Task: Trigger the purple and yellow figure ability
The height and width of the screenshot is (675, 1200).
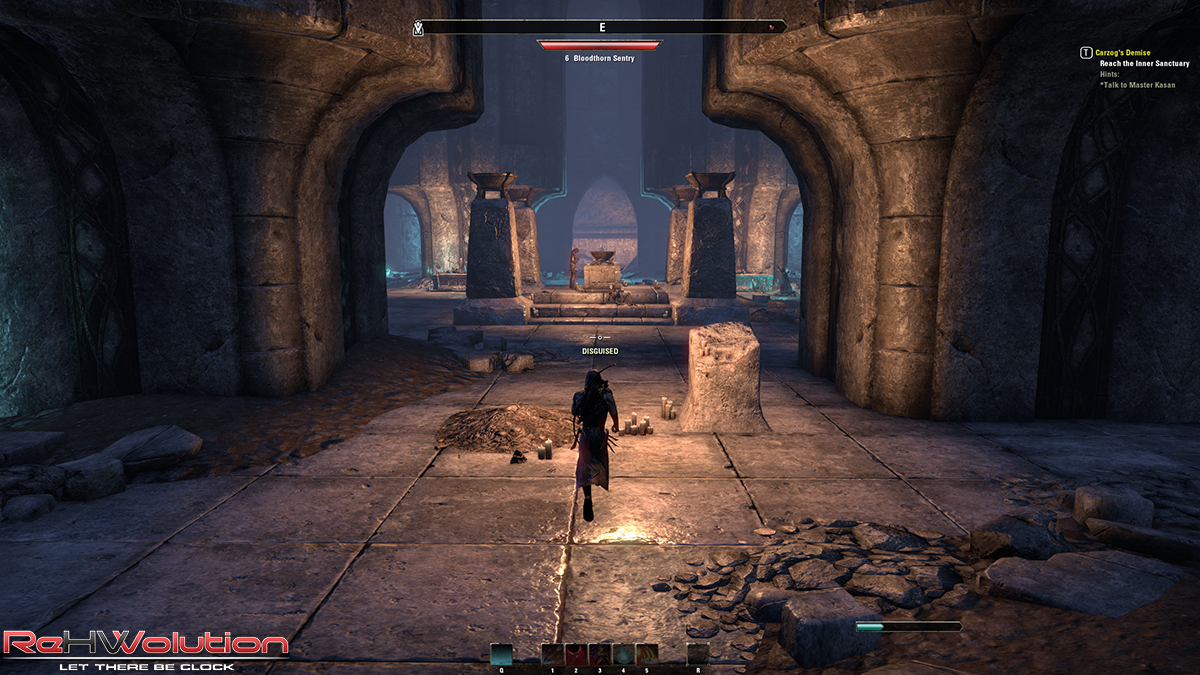Action: click(599, 654)
